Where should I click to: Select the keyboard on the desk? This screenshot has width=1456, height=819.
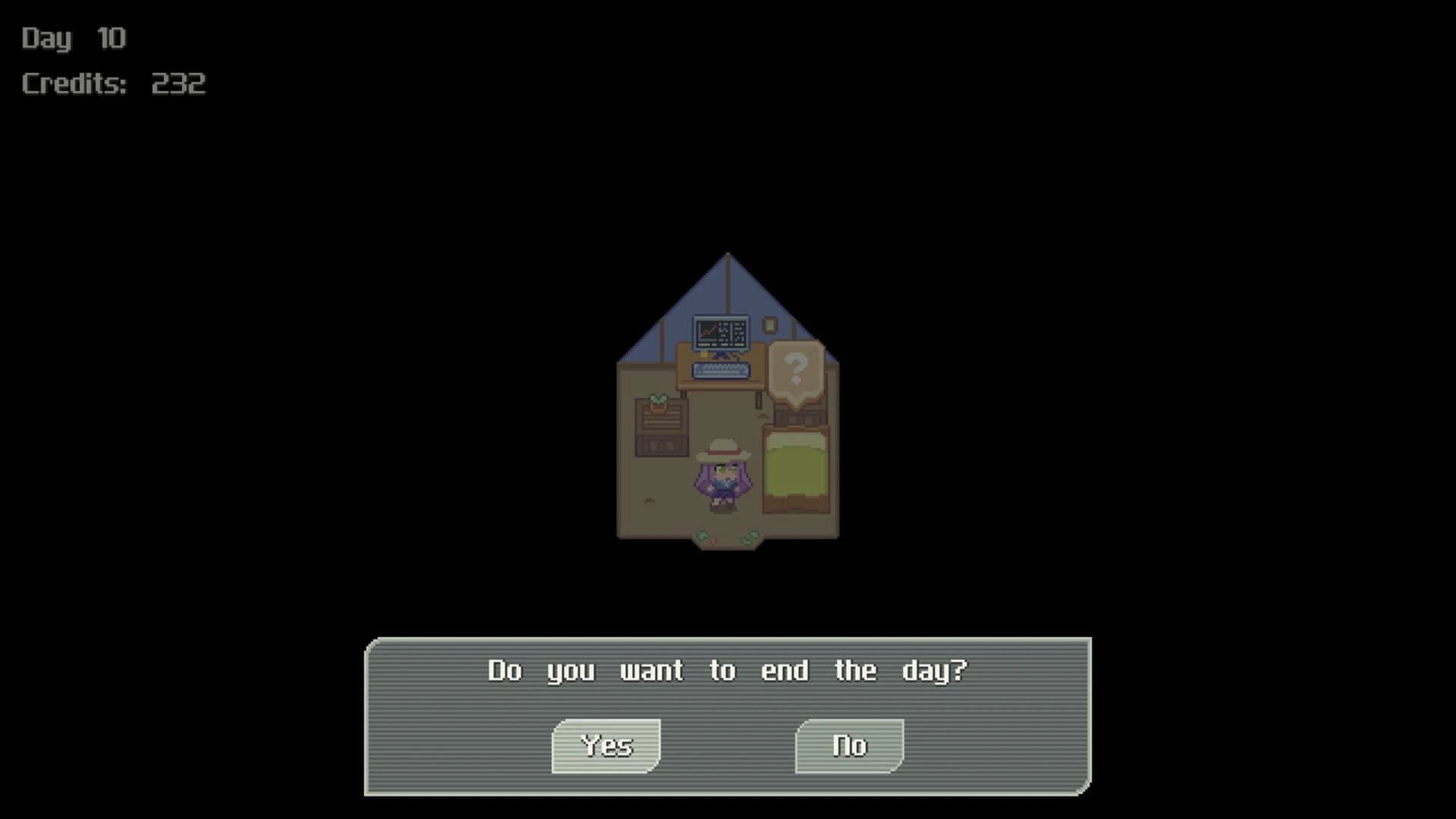click(720, 370)
